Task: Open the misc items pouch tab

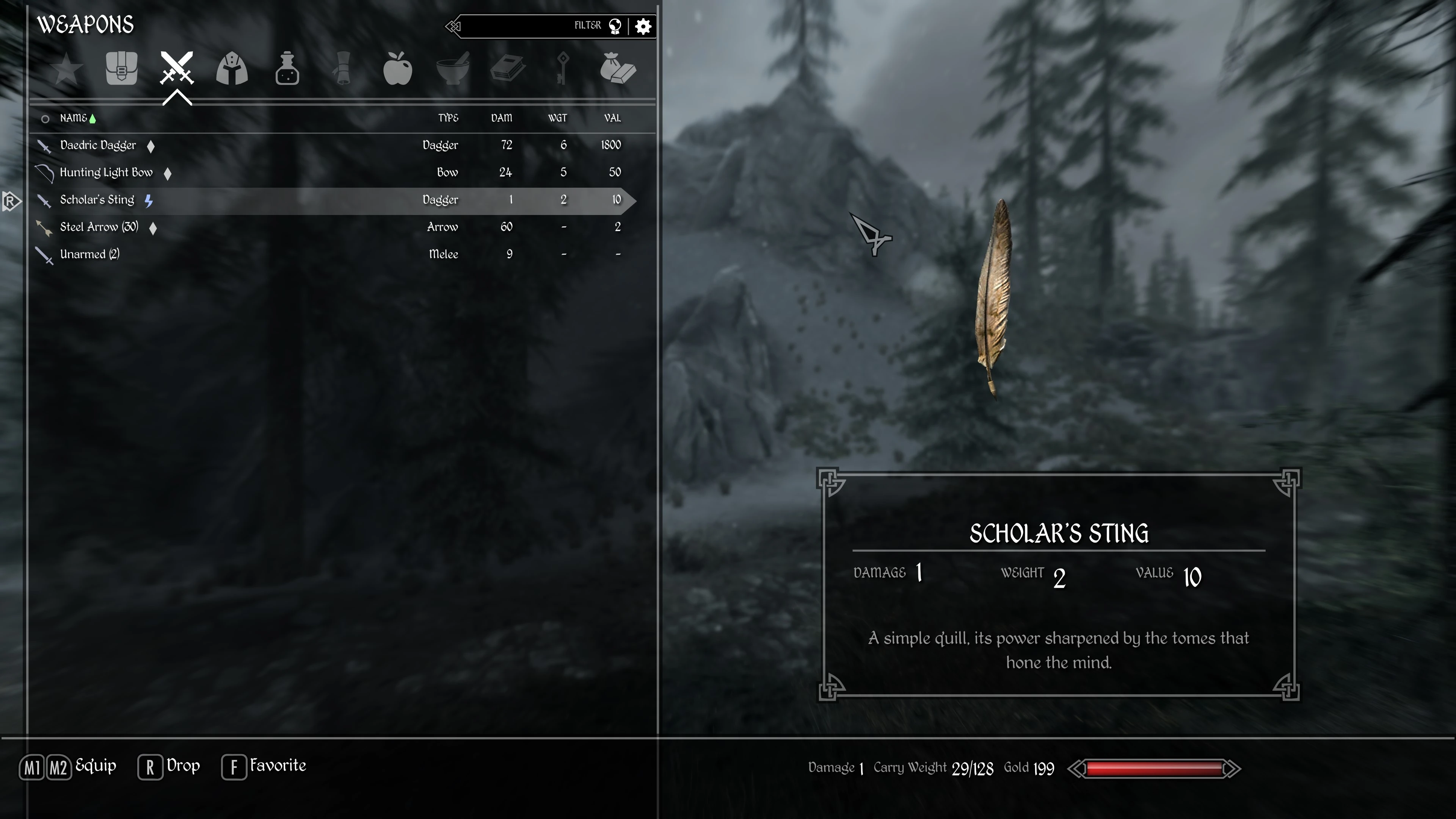Action: coord(618,69)
